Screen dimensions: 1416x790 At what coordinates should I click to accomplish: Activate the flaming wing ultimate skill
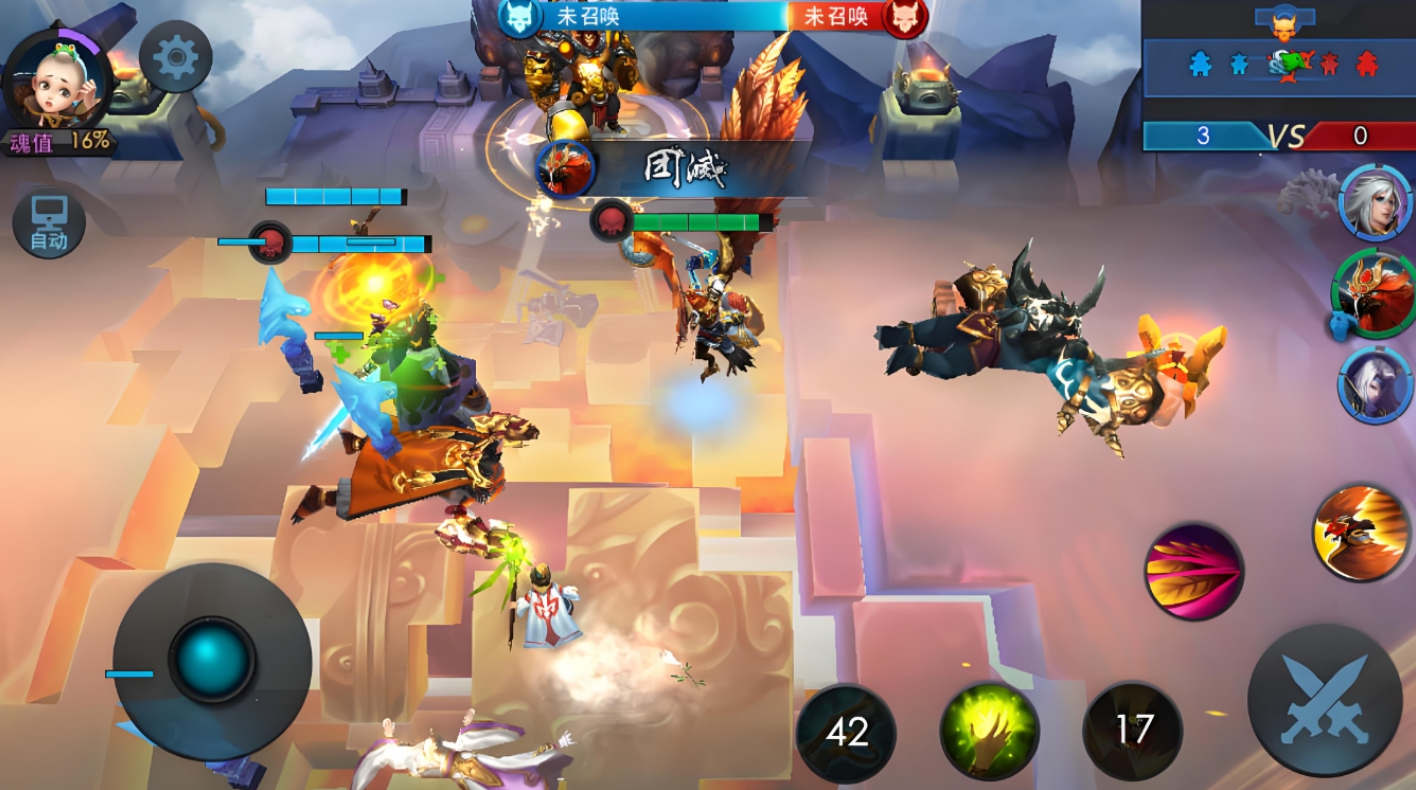(1361, 533)
